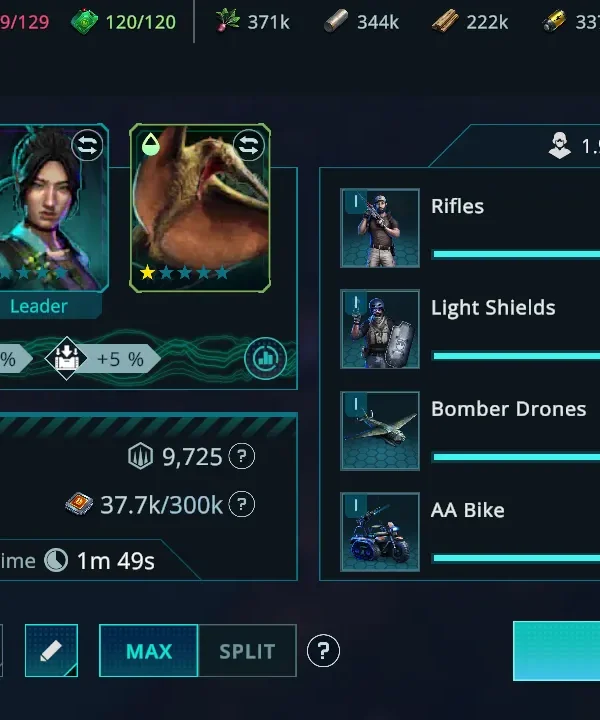The image size is (600, 720).
Task: Select the Light Shields troop portrait
Action: [380, 329]
